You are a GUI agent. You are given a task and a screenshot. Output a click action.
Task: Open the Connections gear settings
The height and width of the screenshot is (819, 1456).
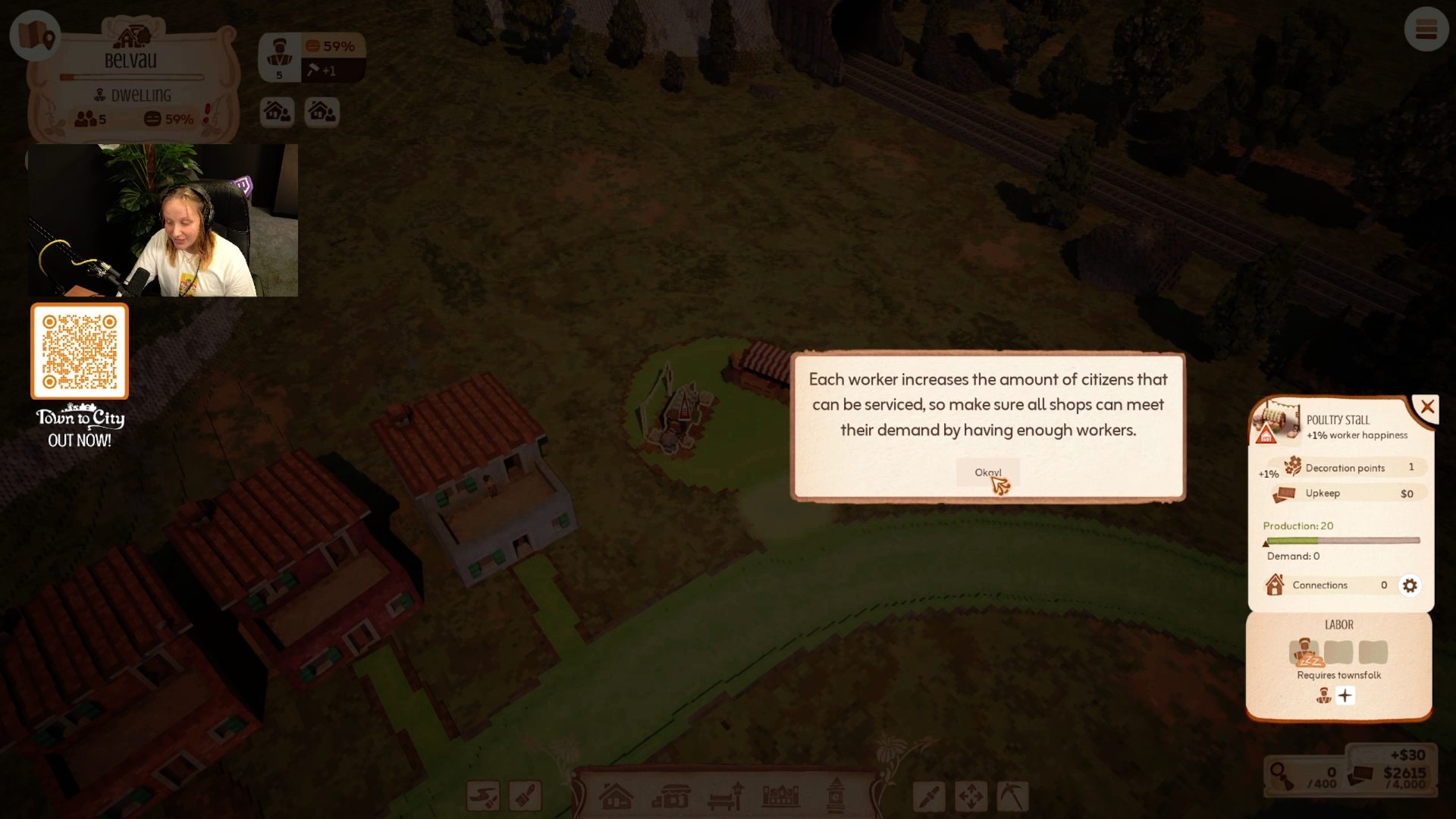point(1409,585)
